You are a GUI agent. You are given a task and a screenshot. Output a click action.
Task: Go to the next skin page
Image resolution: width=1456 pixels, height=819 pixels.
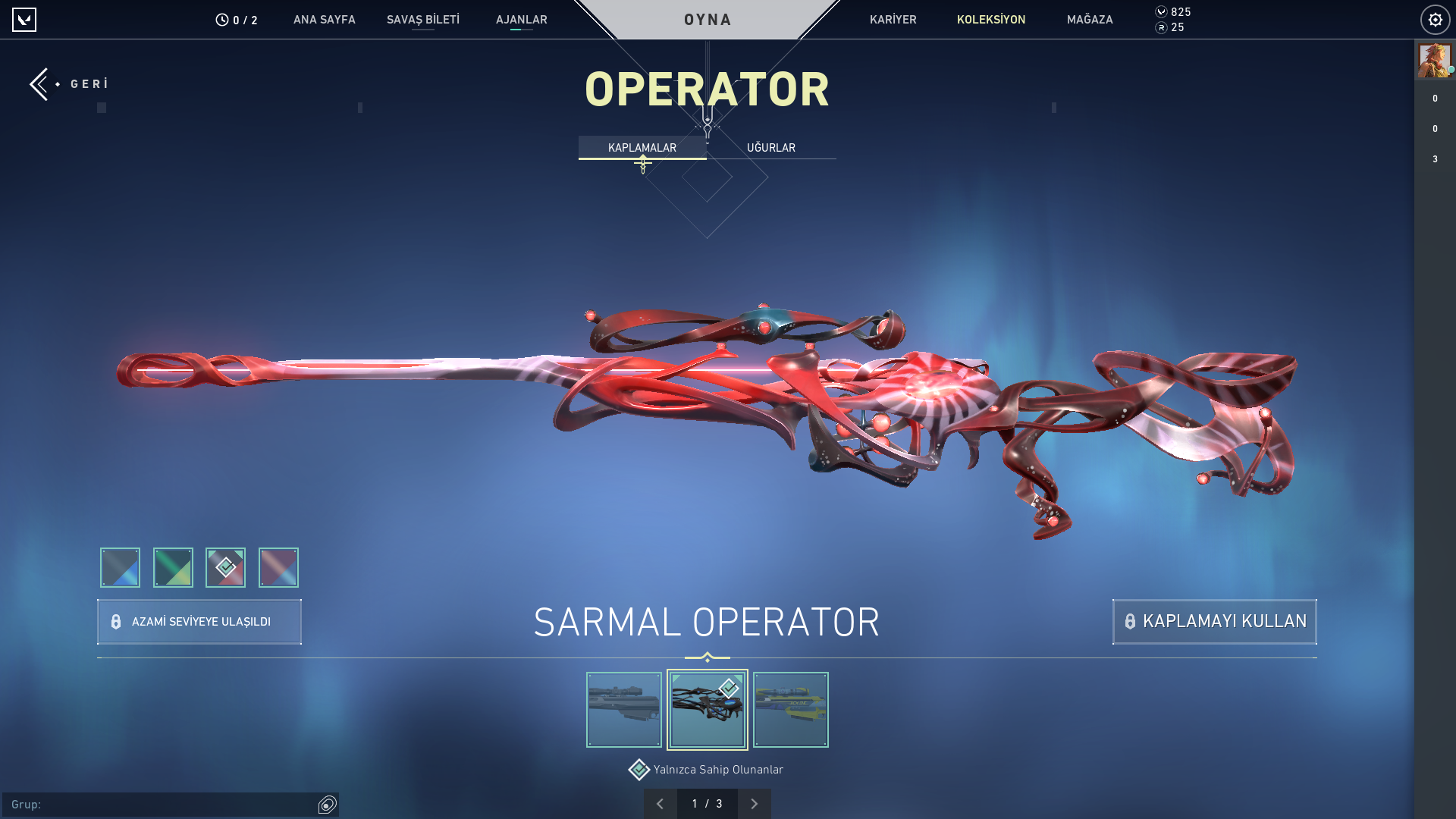tap(755, 803)
